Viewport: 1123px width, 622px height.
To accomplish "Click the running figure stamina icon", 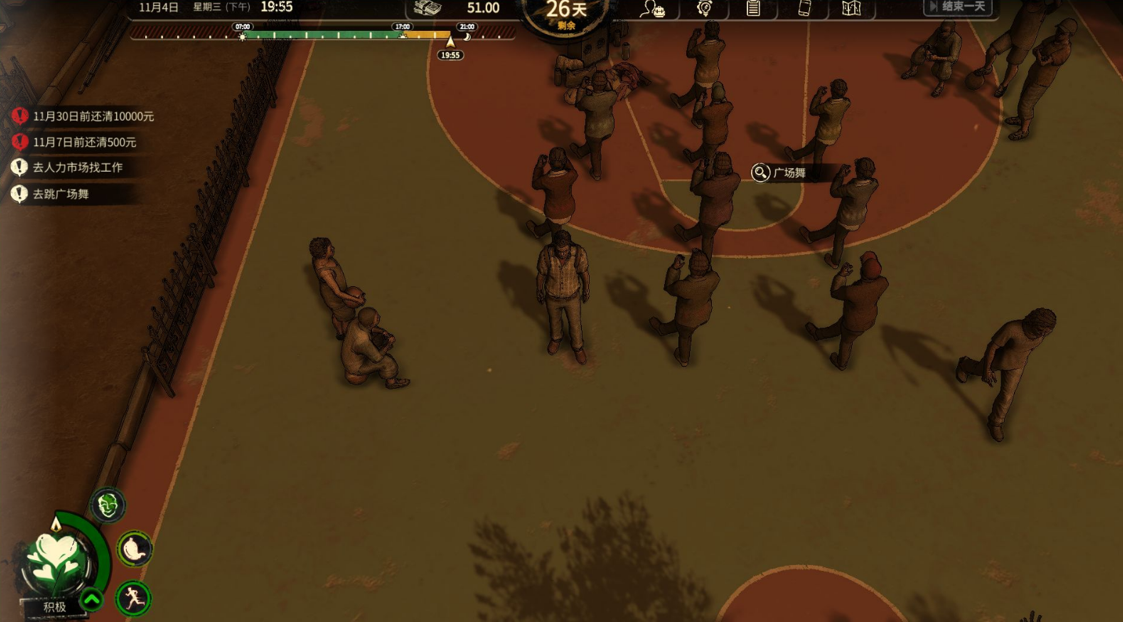I will [x=133, y=598].
